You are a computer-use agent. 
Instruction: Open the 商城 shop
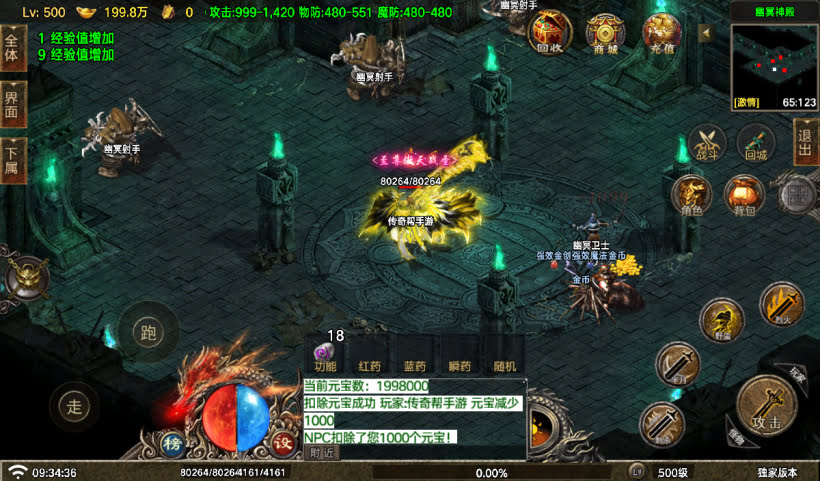pyautogui.click(x=606, y=33)
